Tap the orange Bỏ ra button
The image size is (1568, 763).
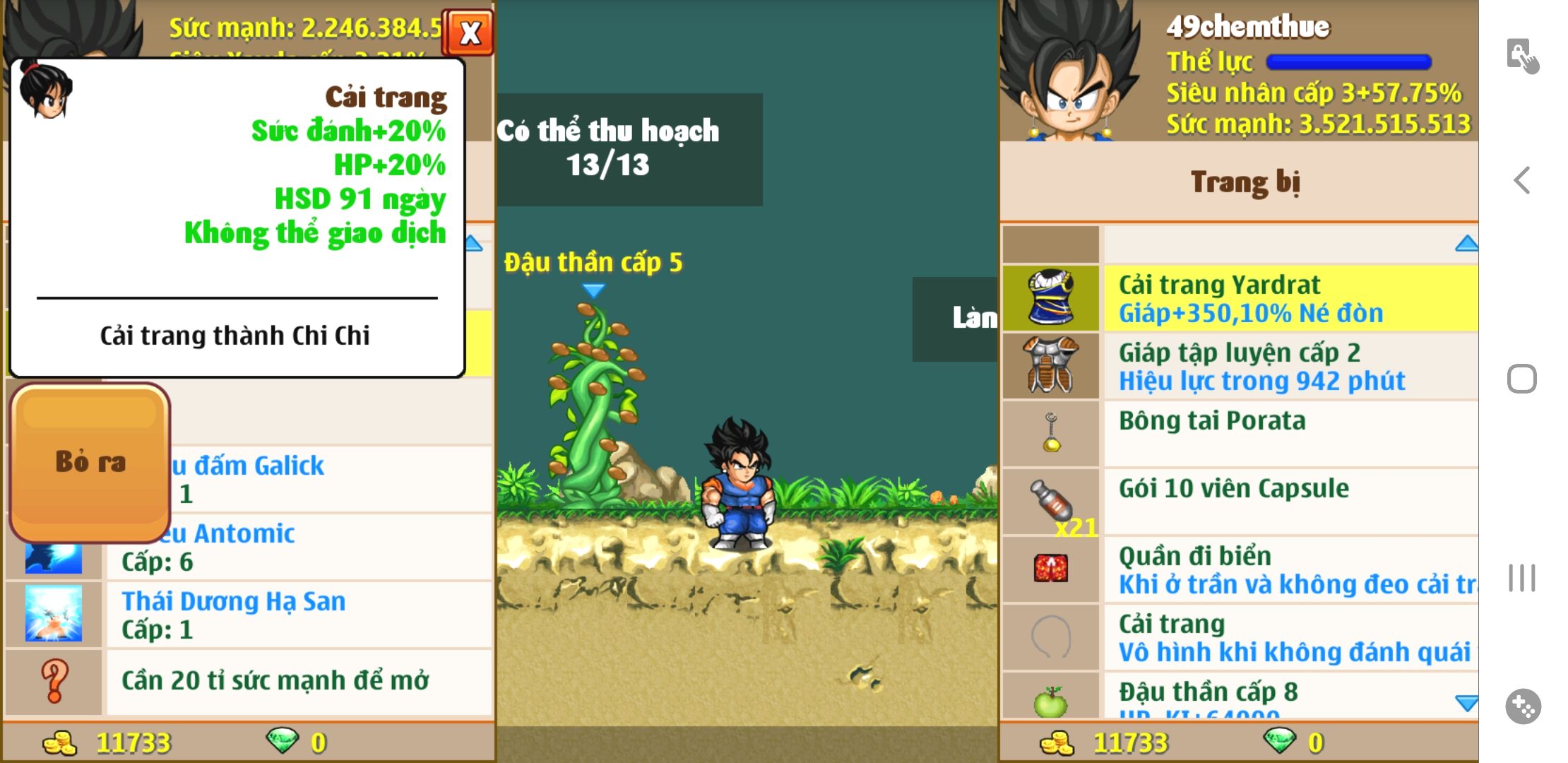(x=90, y=462)
